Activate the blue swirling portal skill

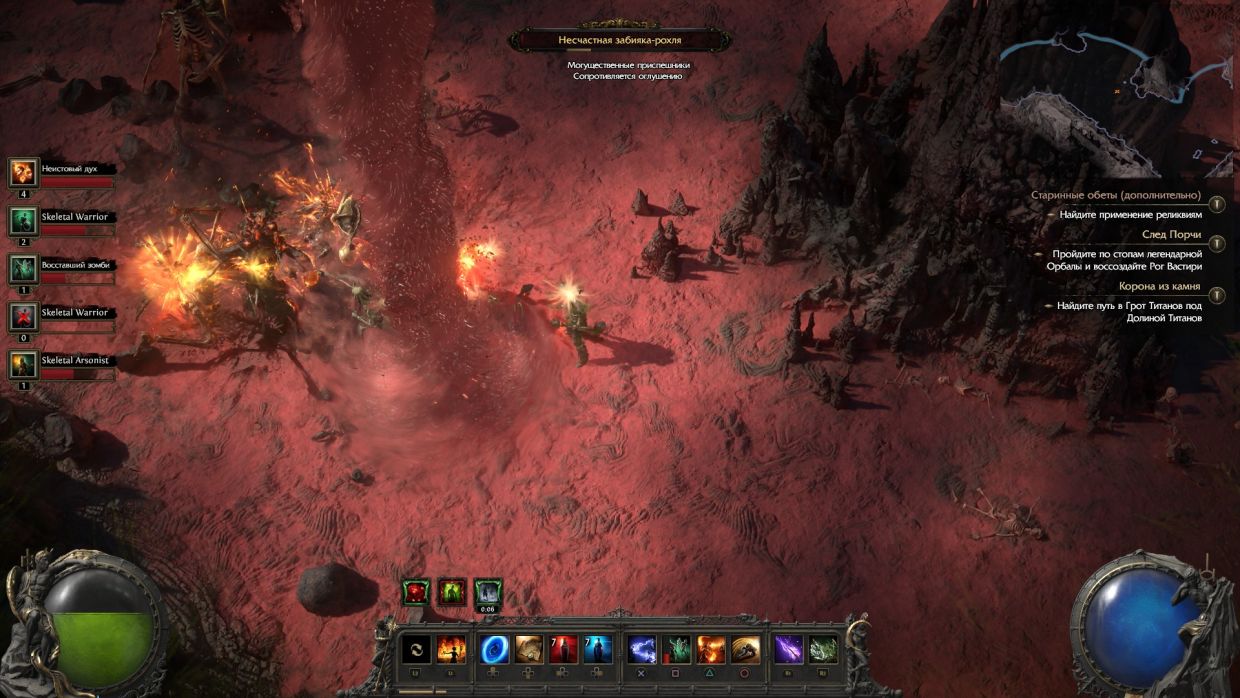[x=495, y=650]
